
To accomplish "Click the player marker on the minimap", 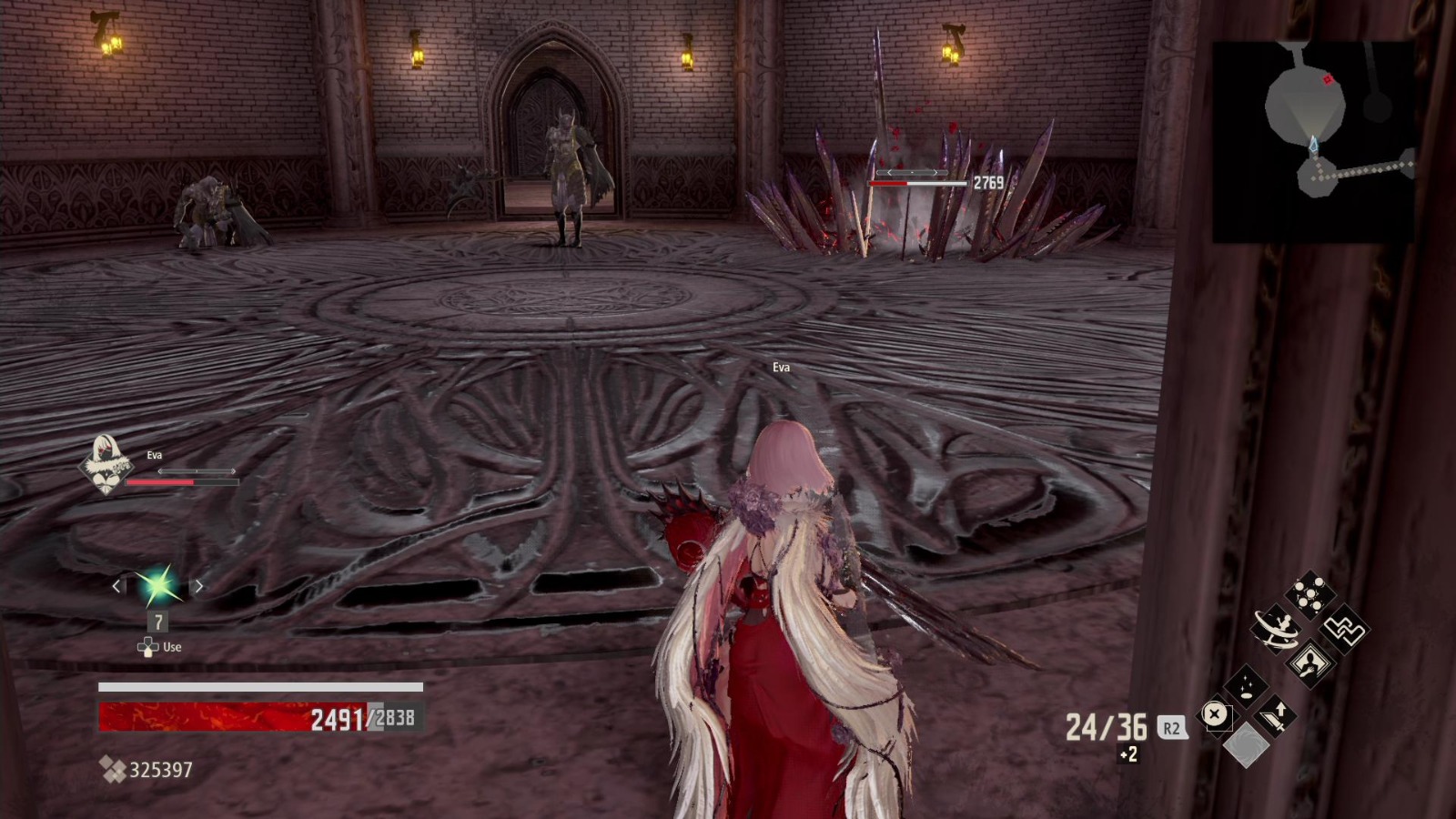I will pos(1313,142).
